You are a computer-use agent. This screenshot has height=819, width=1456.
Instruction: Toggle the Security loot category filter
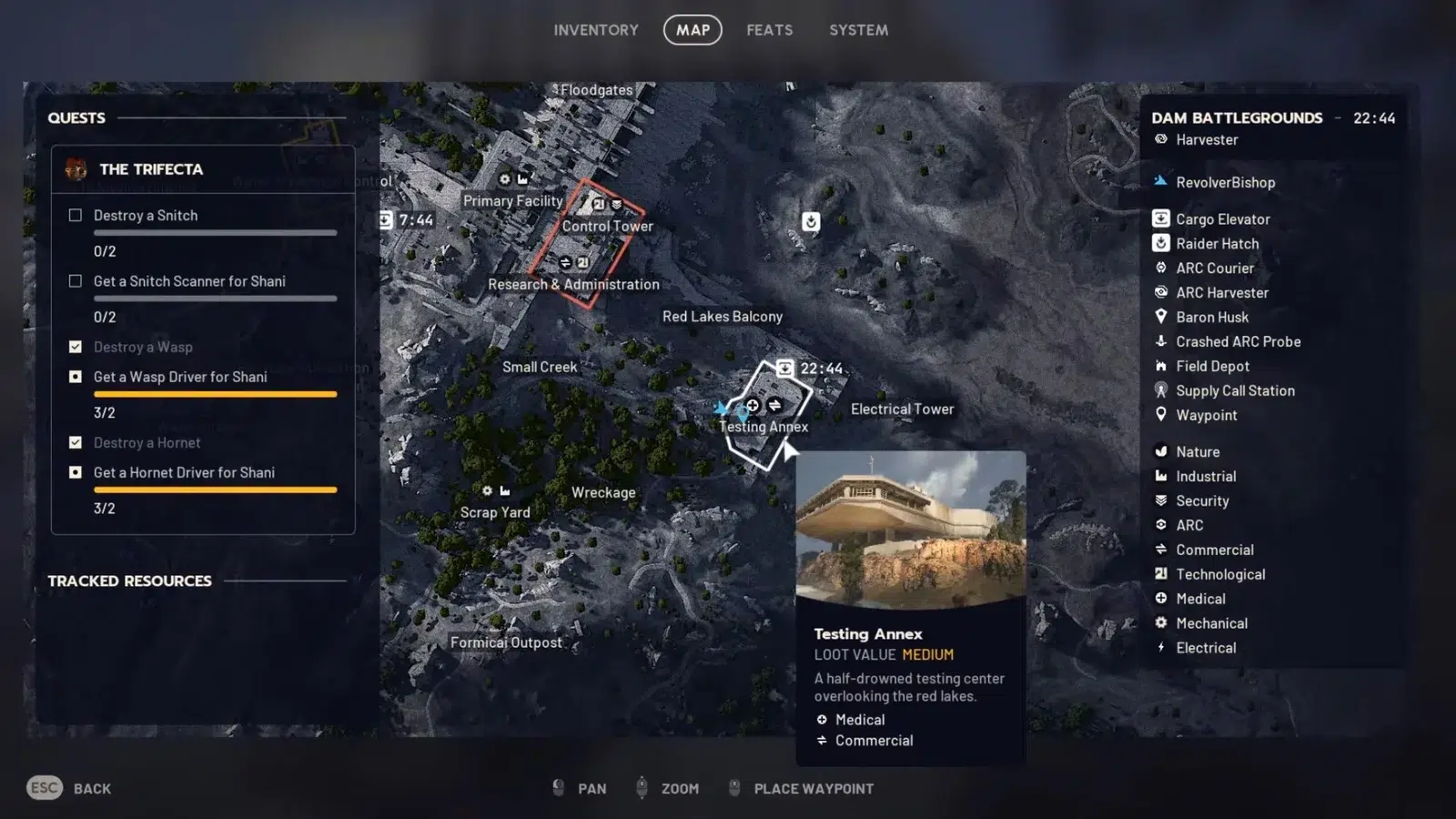pyautogui.click(x=1201, y=500)
